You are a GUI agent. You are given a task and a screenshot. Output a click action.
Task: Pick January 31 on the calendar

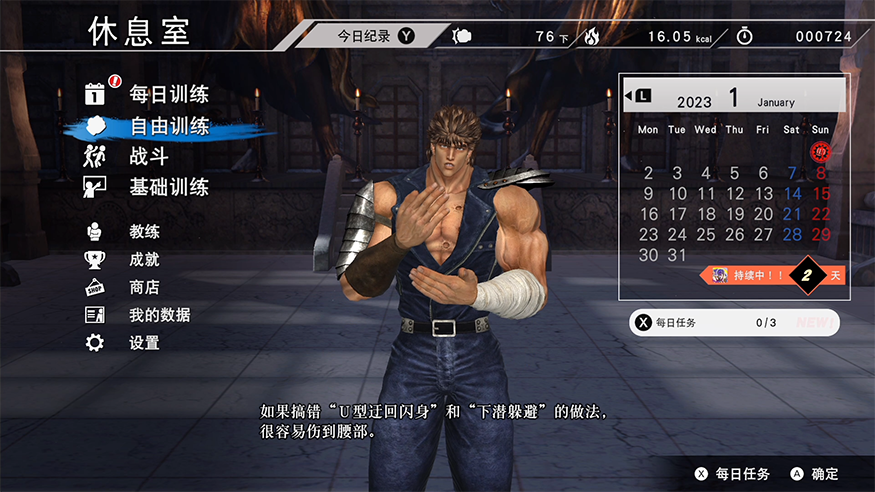(677, 255)
